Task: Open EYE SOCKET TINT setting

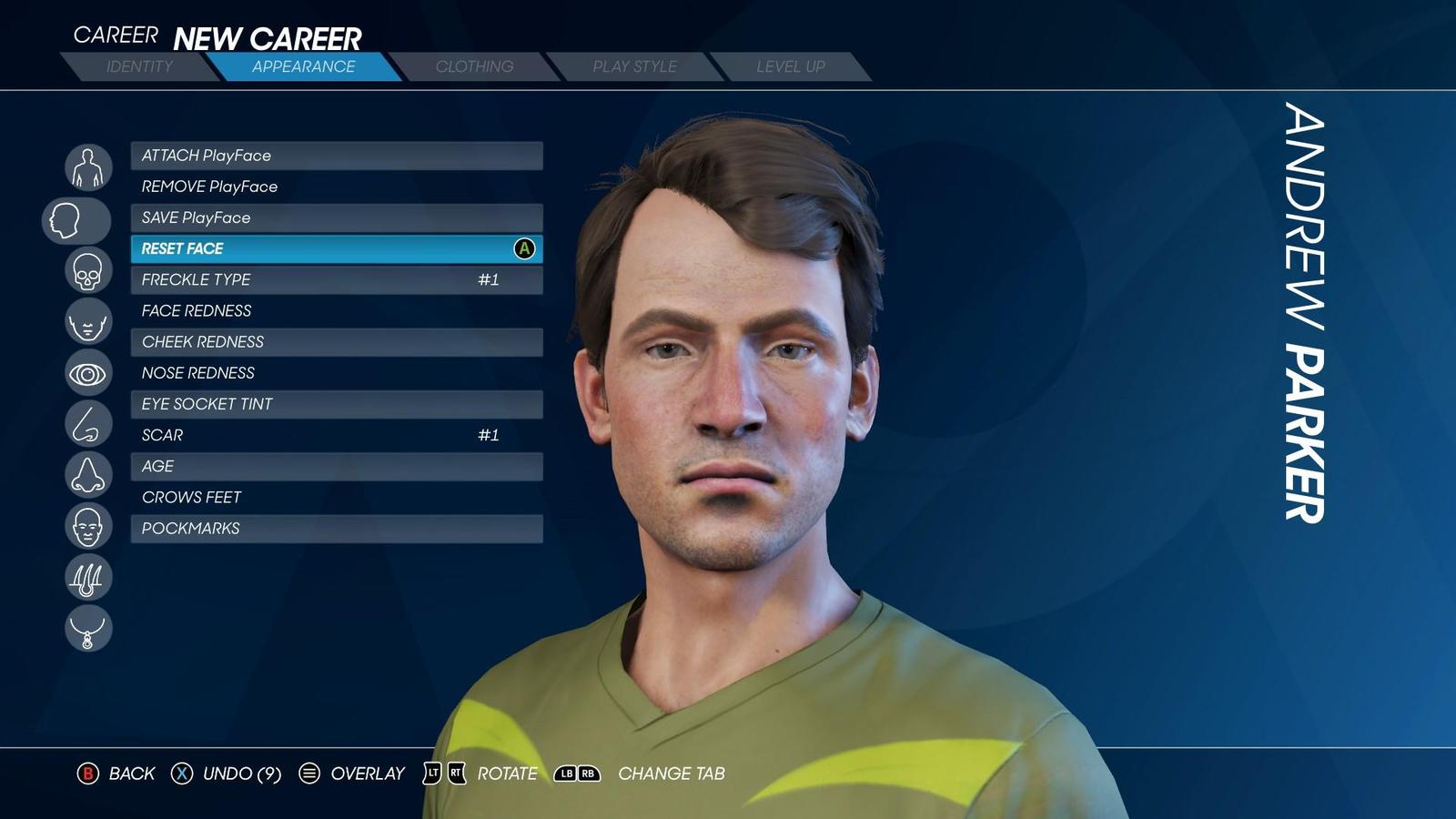Action: (x=337, y=404)
